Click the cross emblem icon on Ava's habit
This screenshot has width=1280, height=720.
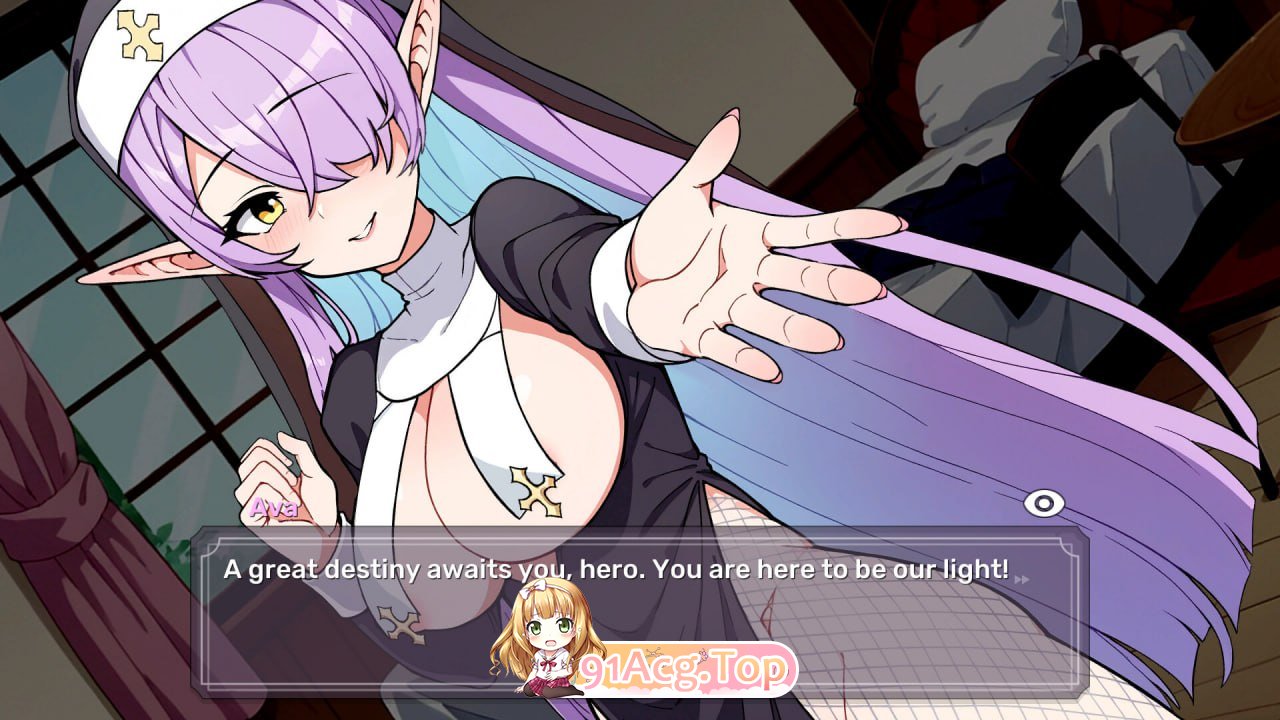pyautogui.click(x=536, y=490)
